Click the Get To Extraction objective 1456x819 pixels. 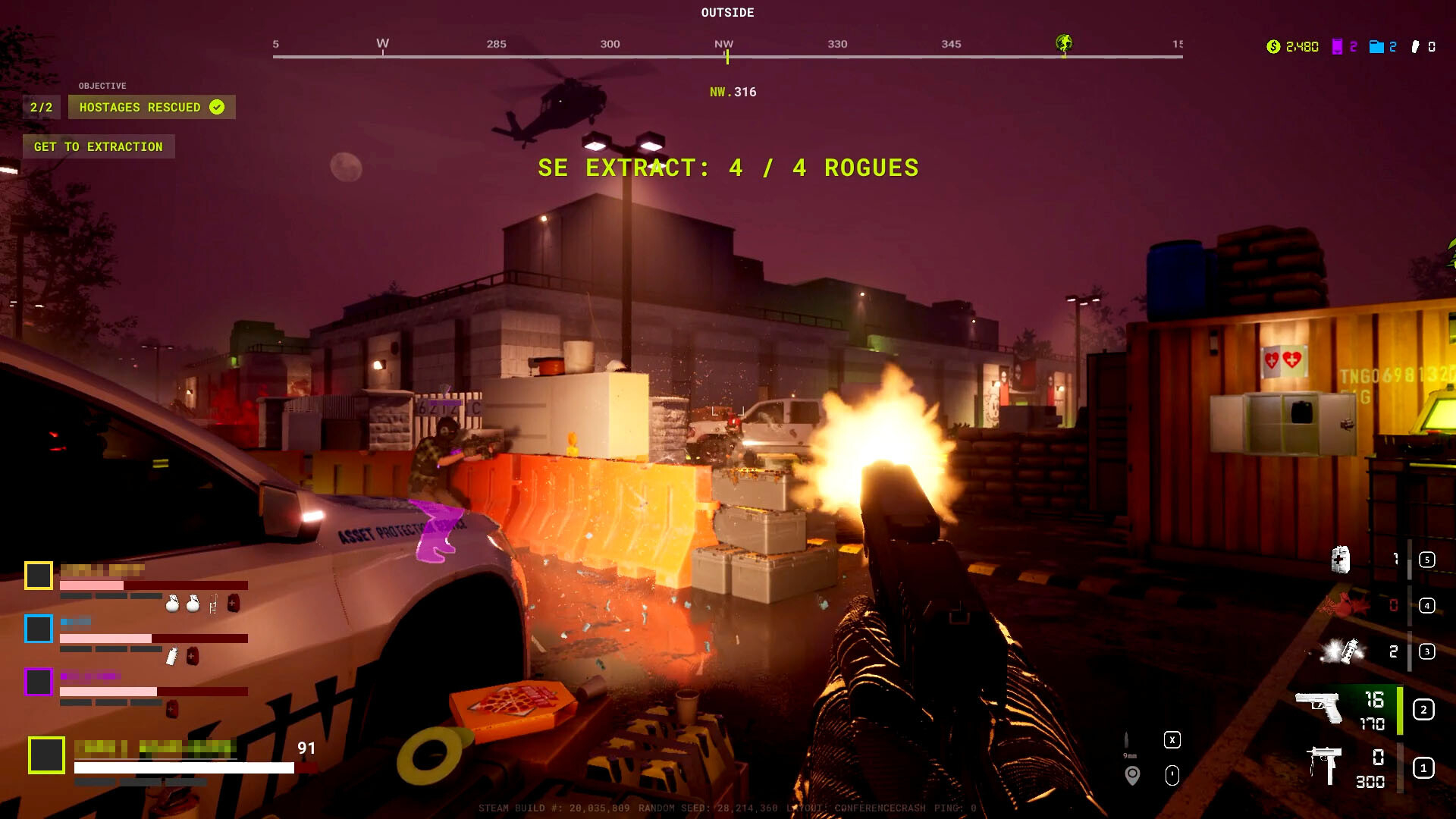tap(99, 146)
